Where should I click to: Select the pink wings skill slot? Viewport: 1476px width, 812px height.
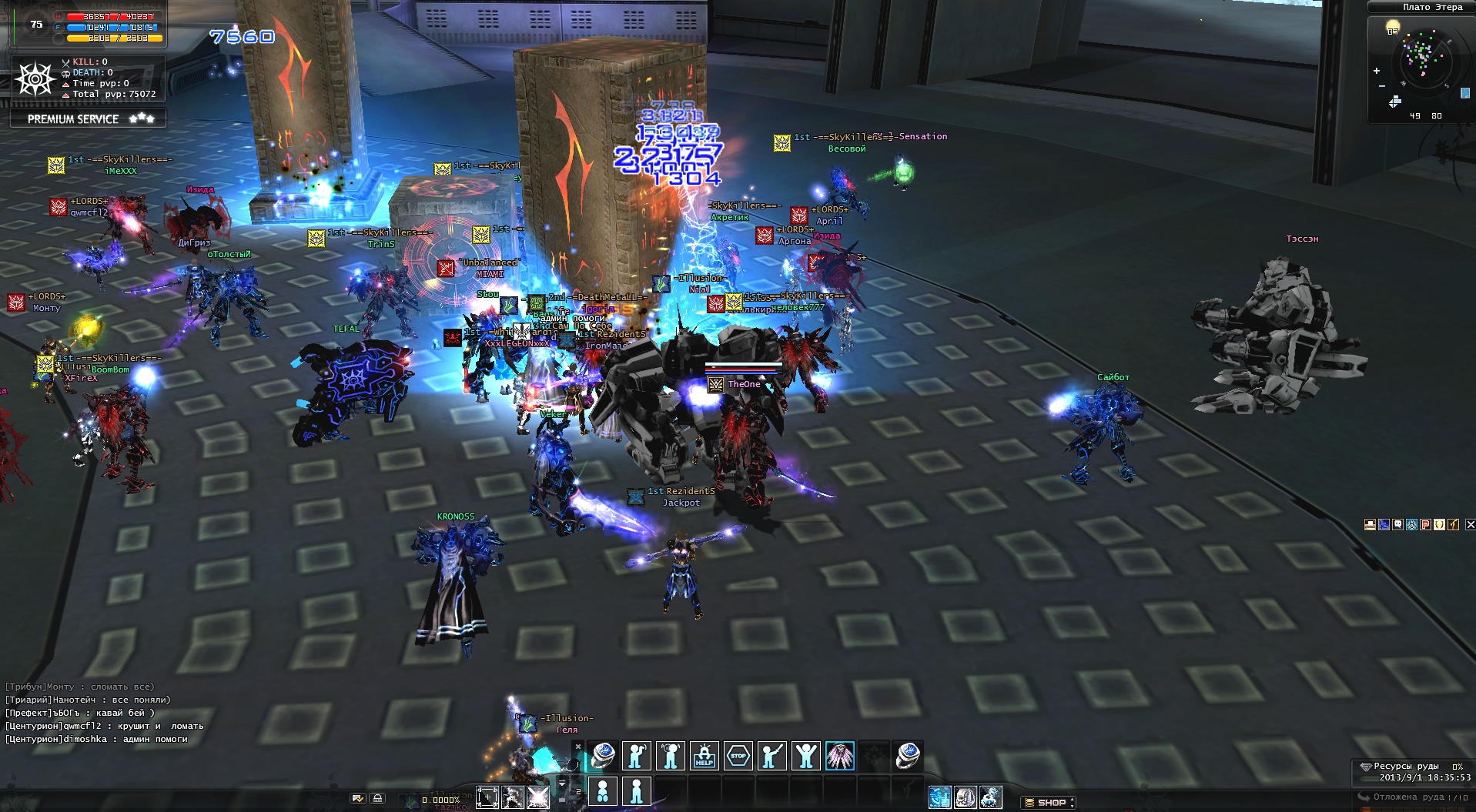(839, 756)
